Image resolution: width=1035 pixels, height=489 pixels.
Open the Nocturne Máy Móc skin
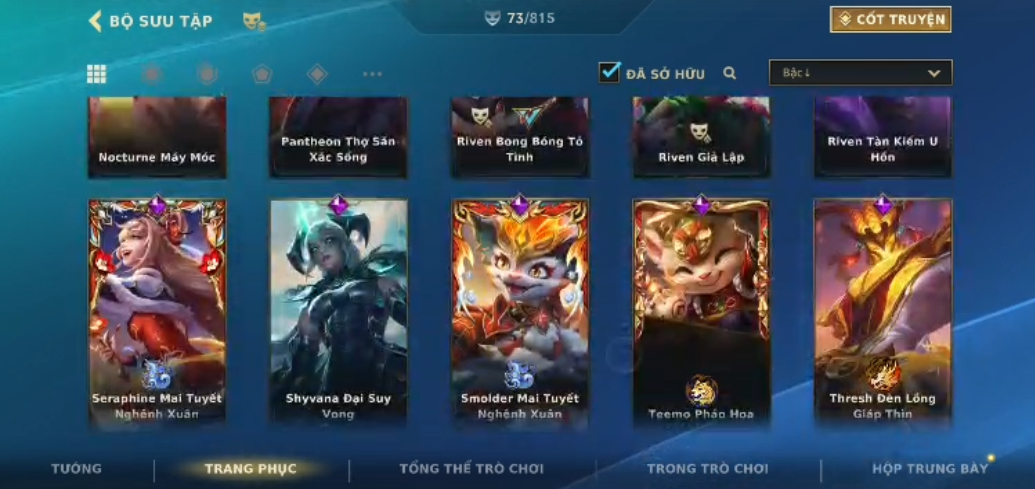coord(157,138)
